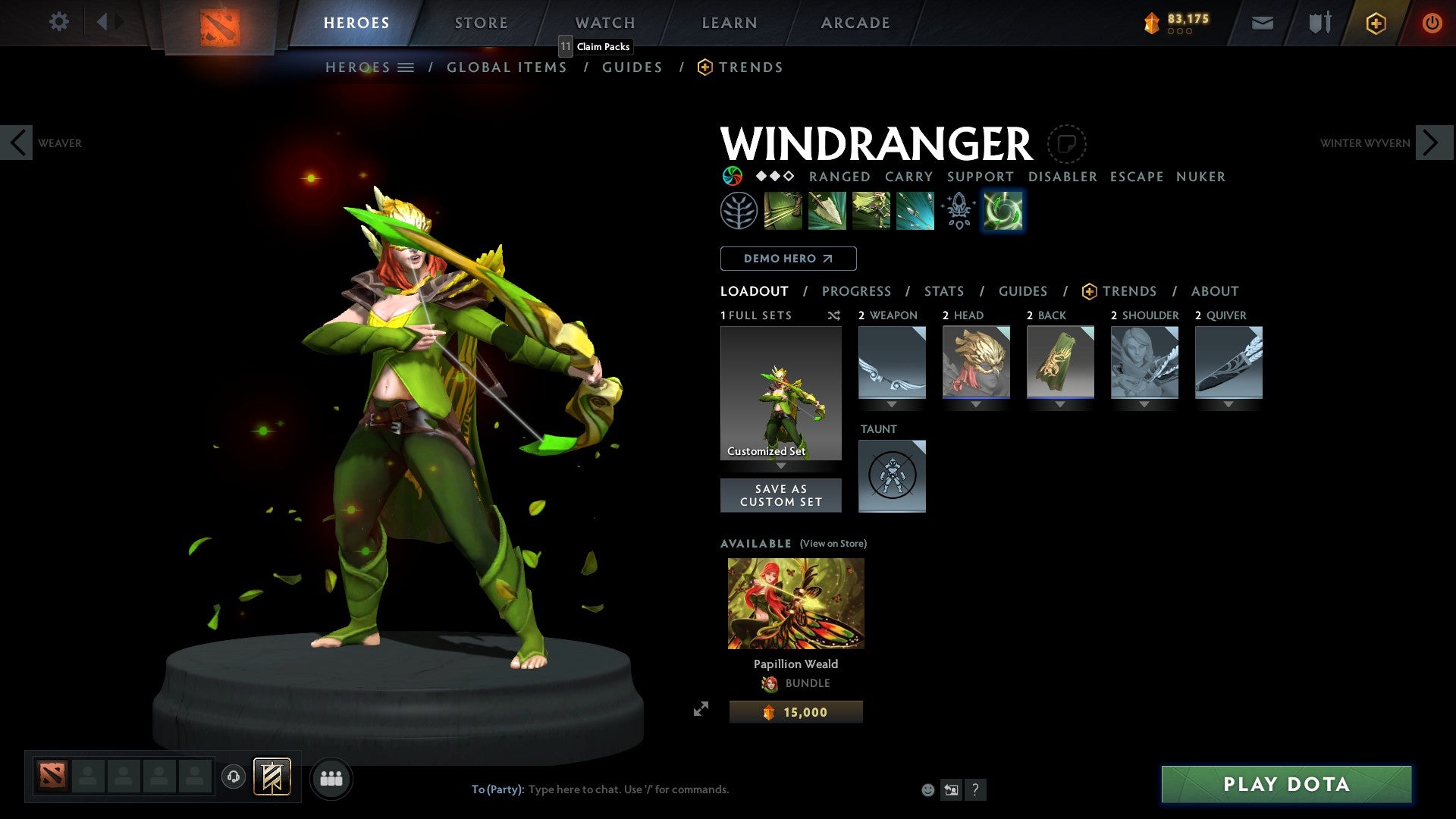The width and height of the screenshot is (1456, 819).
Task: Open the innate talent tree icon
Action: pos(737,211)
